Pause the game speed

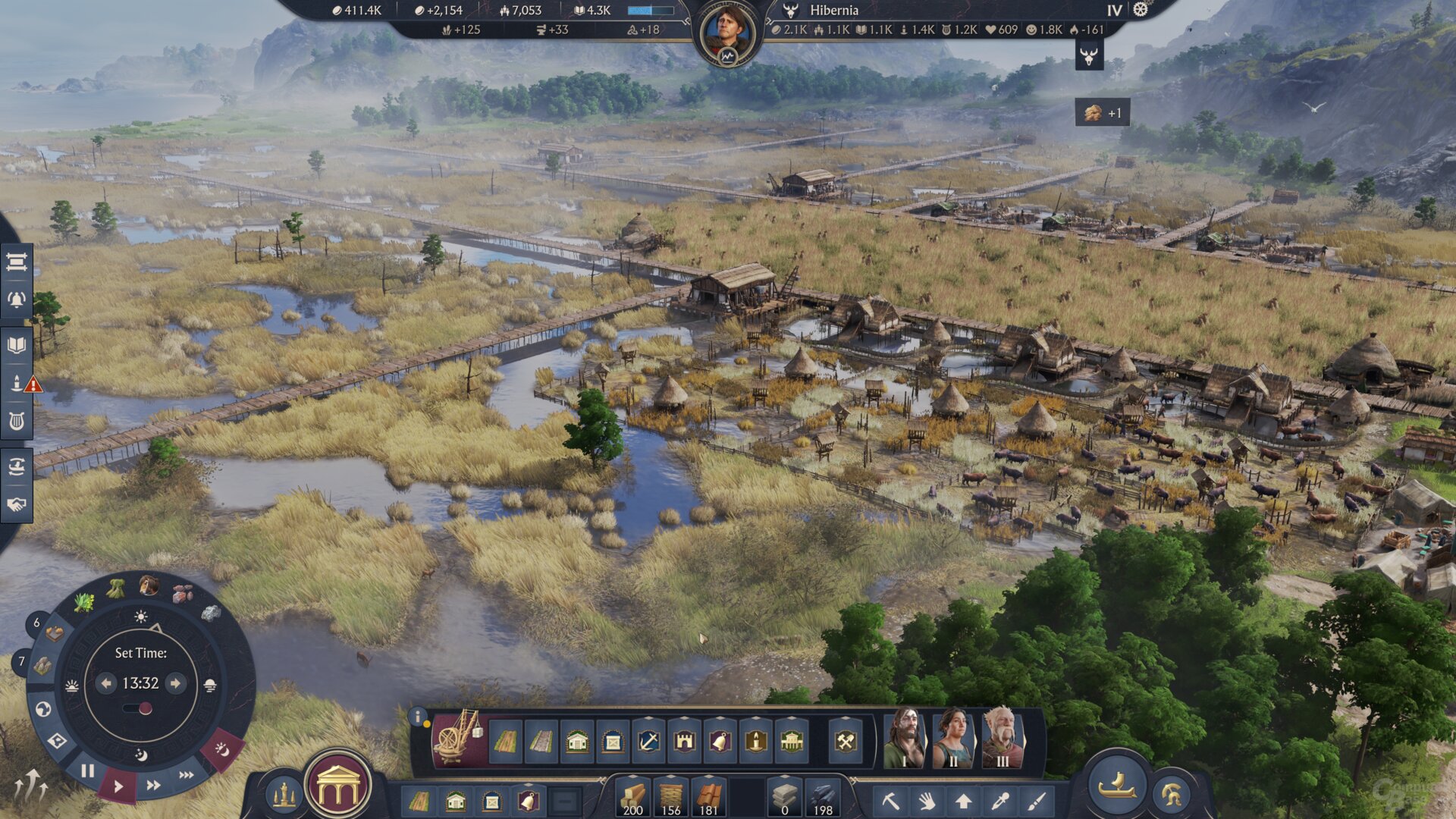click(88, 771)
